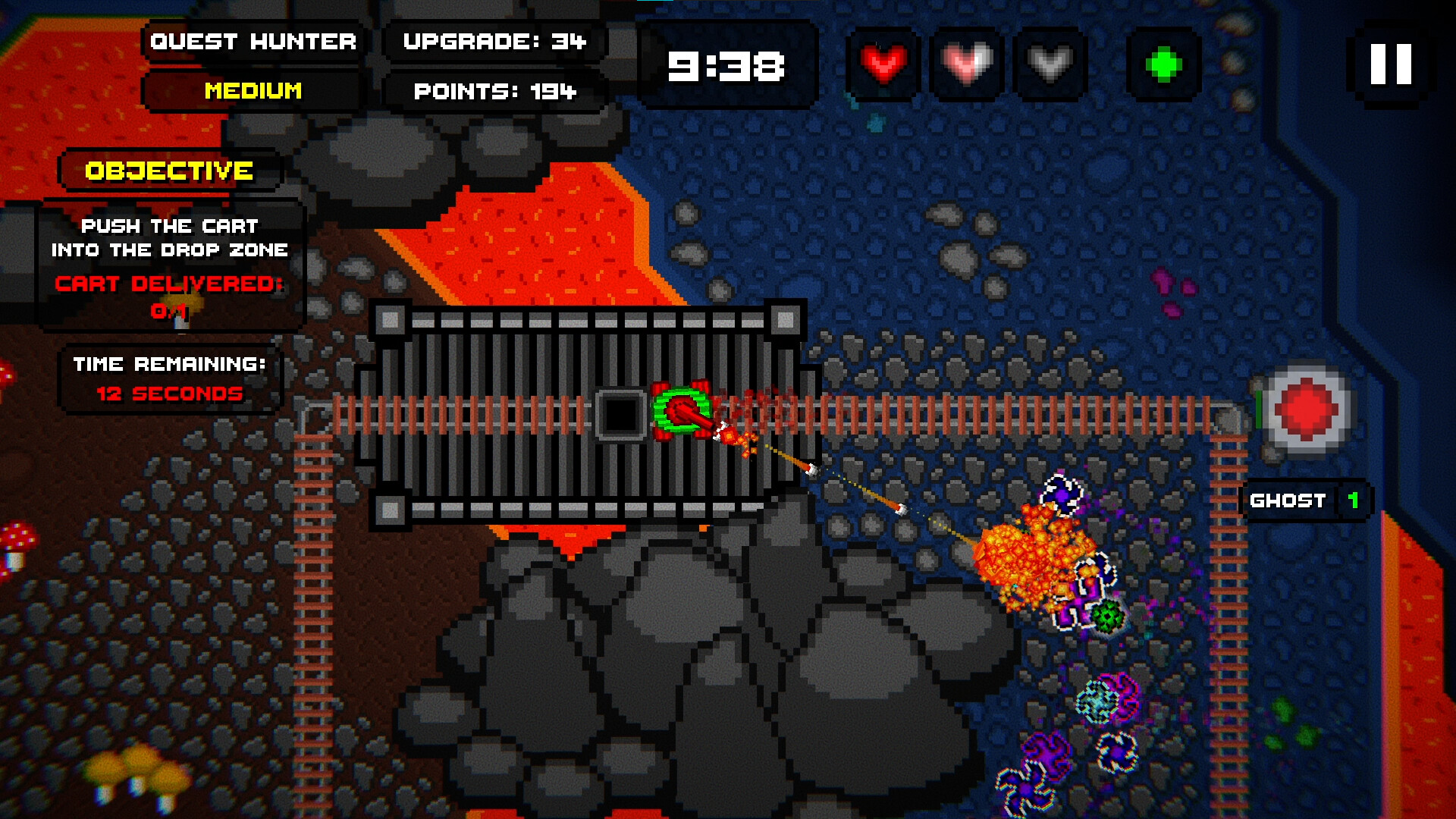The image size is (1456, 819).
Task: Click the 9:38 game timer
Action: [725, 66]
